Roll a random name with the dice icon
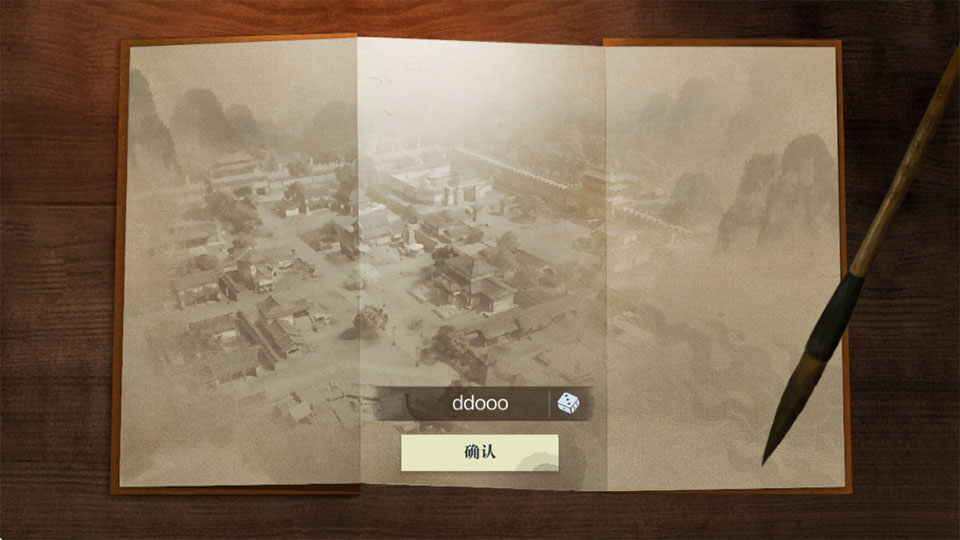The width and height of the screenshot is (960, 540). click(x=567, y=404)
